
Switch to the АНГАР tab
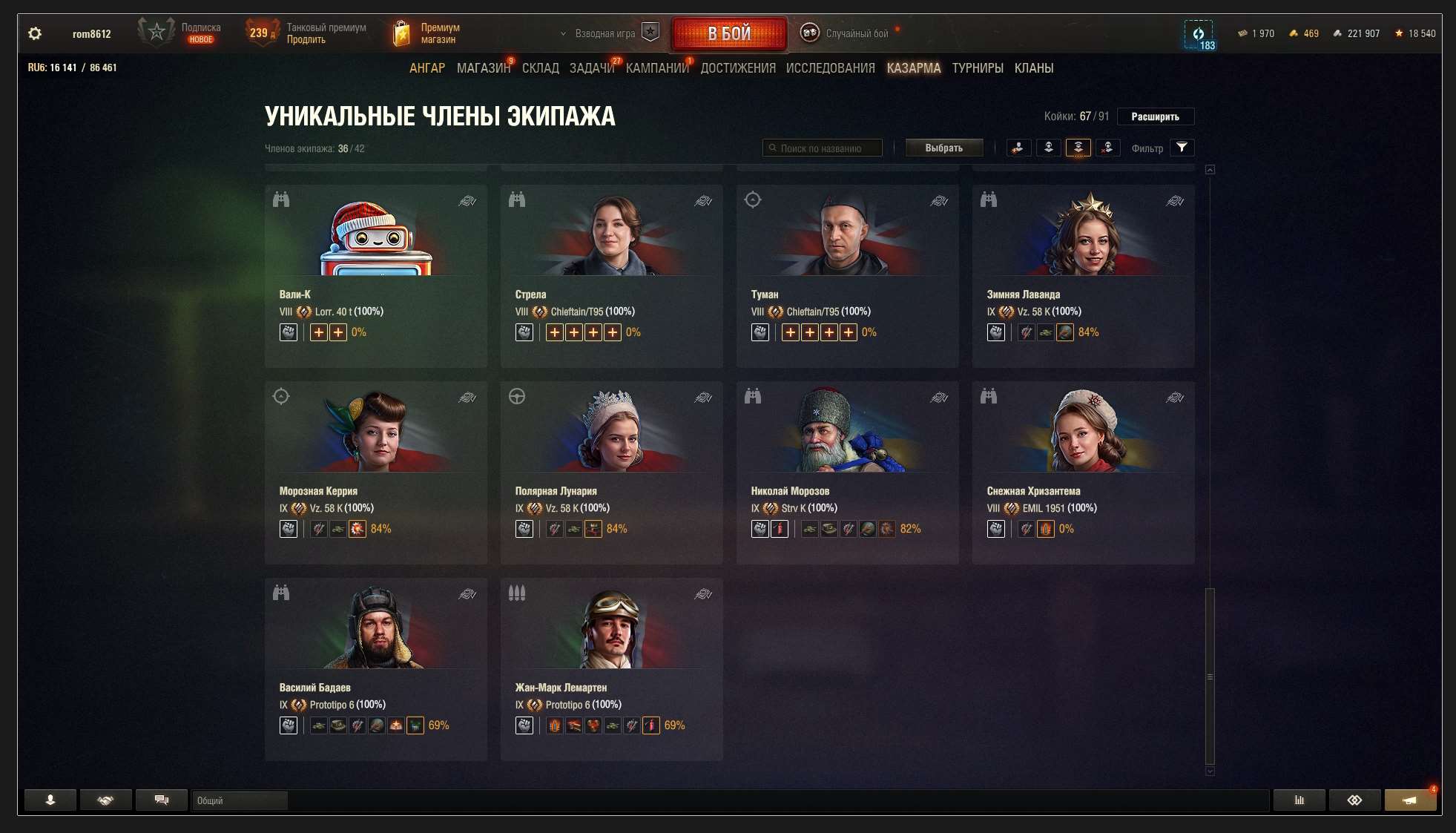pos(427,68)
